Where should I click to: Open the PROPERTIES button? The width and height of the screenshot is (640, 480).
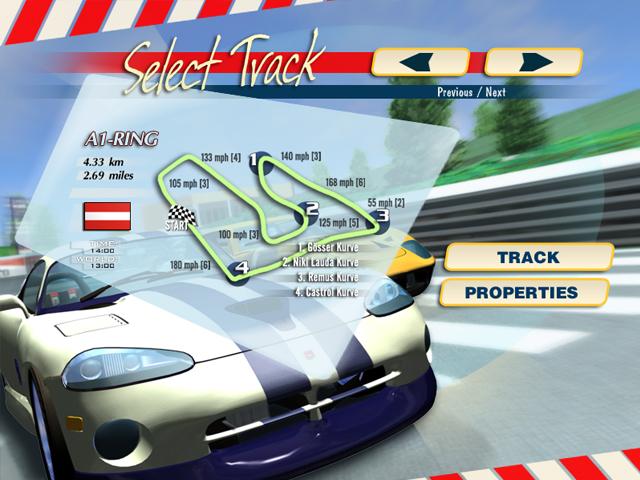tap(522, 293)
